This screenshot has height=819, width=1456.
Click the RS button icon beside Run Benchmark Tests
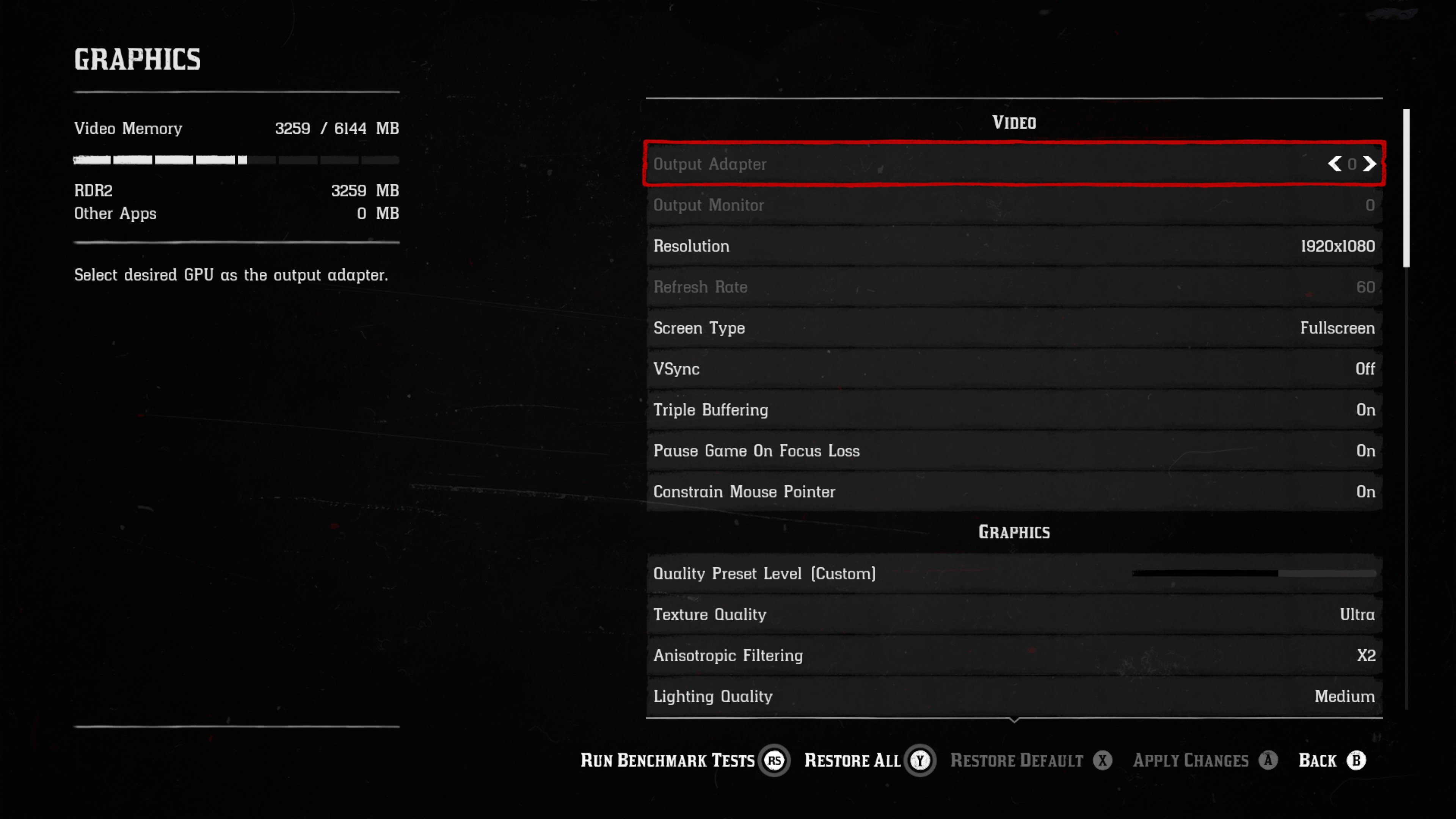click(x=775, y=760)
